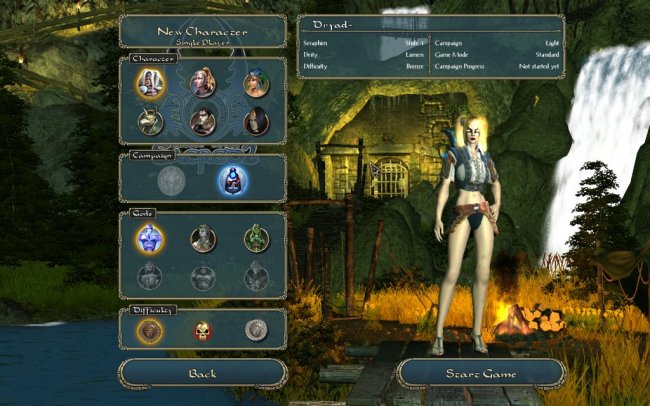650x406 pixels.
Task: Select the glowing blue Light campaign icon
Action: click(231, 180)
